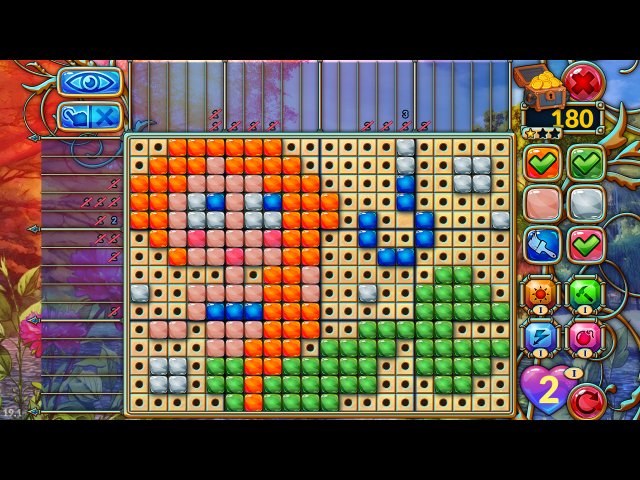The image size is (640, 480).
Task: Choose the pink color swatch
Action: point(542,203)
